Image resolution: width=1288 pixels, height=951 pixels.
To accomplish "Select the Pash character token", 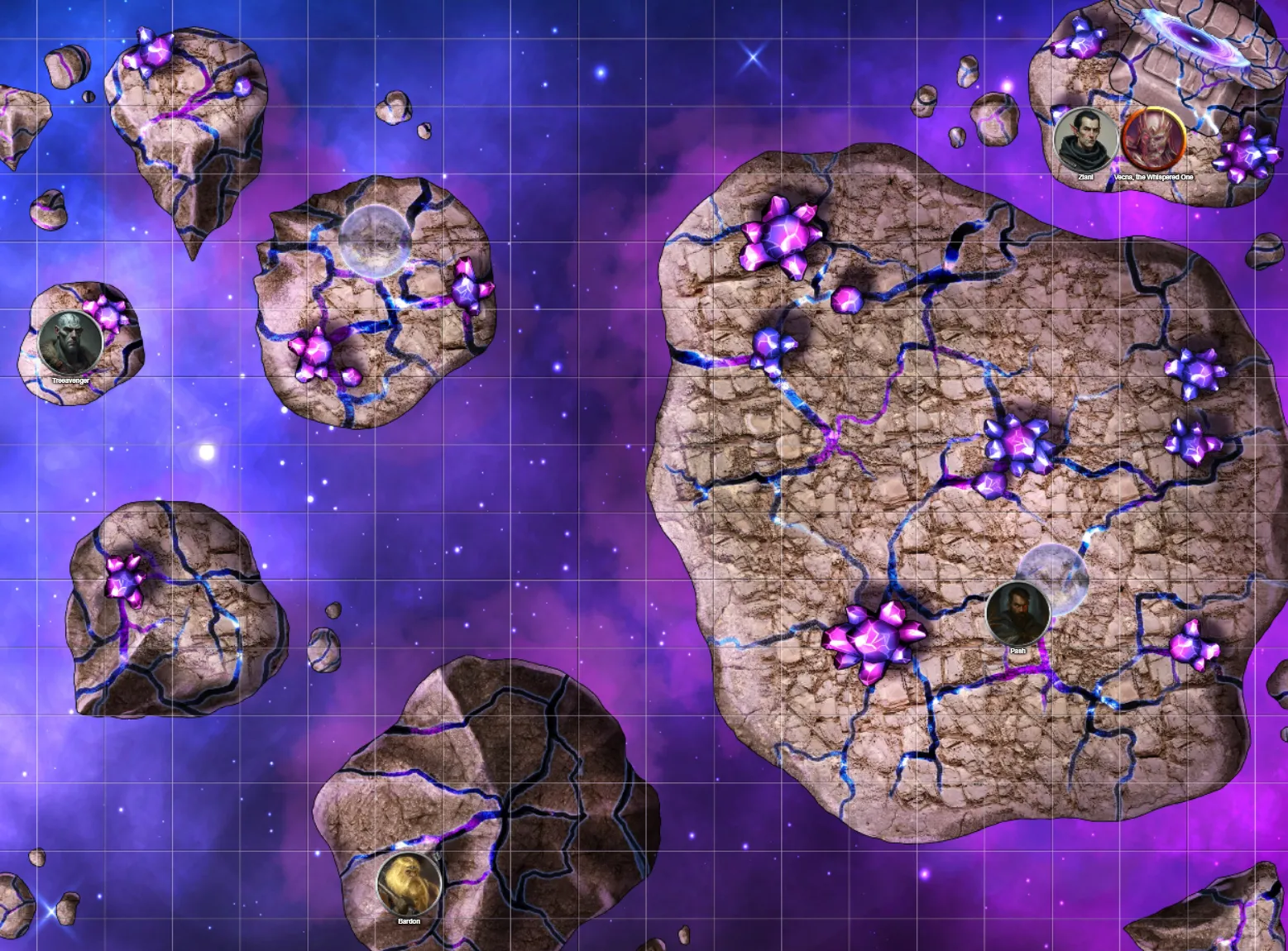I will click(x=1017, y=614).
